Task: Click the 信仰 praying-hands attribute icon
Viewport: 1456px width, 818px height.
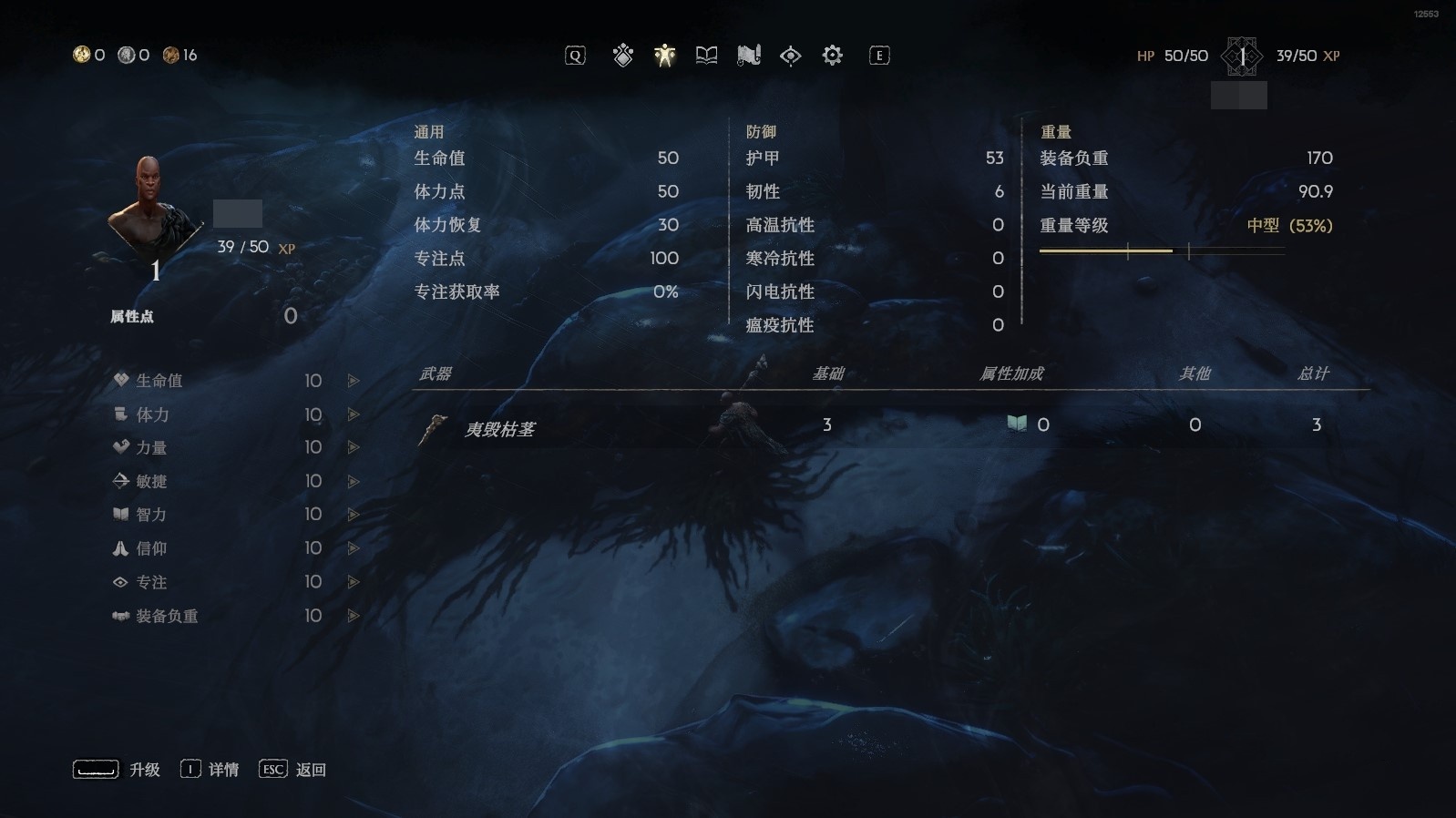Action: (119, 548)
